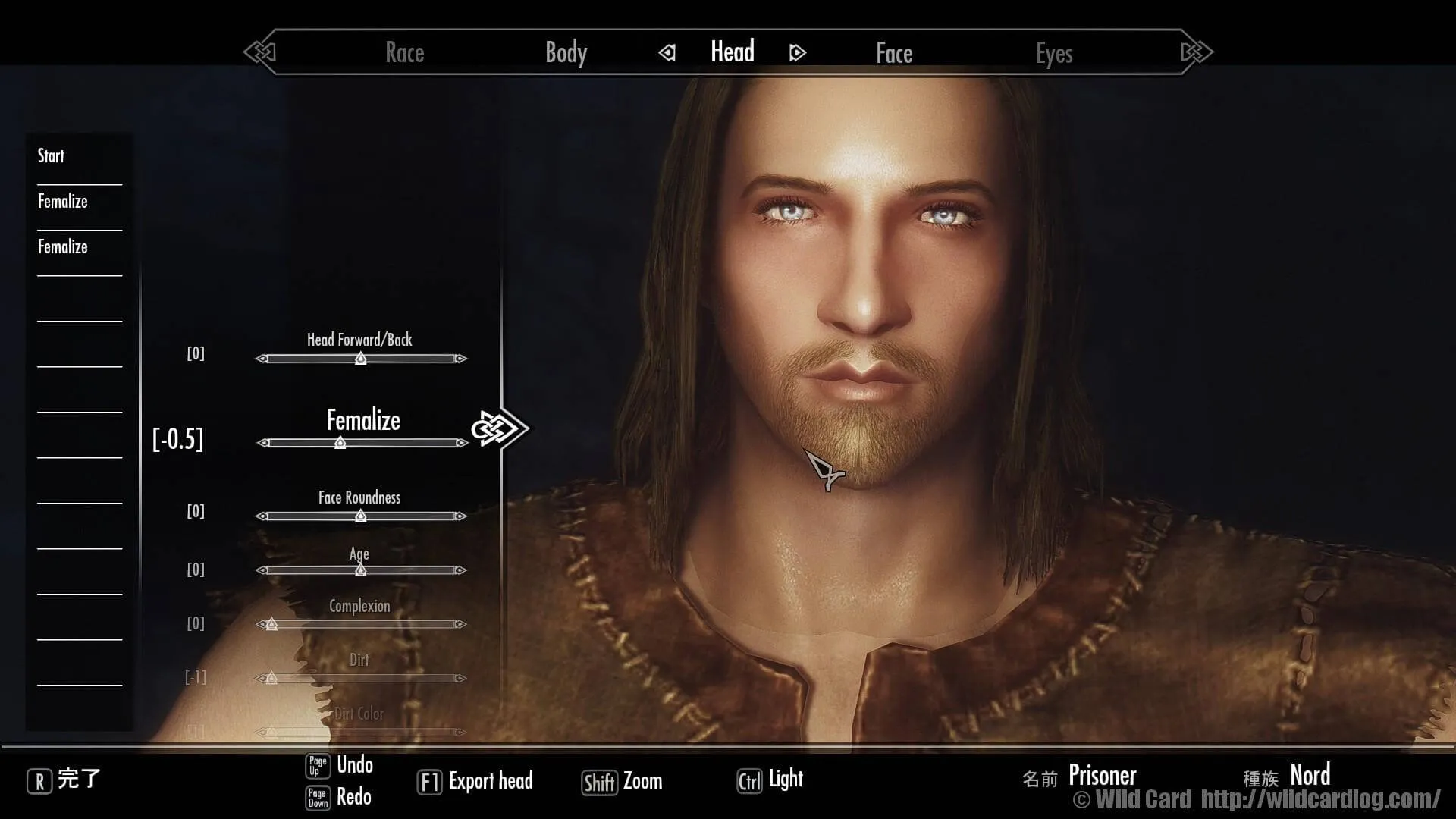Select the Start history entry
This screenshot has height=819, width=1456.
52,156
